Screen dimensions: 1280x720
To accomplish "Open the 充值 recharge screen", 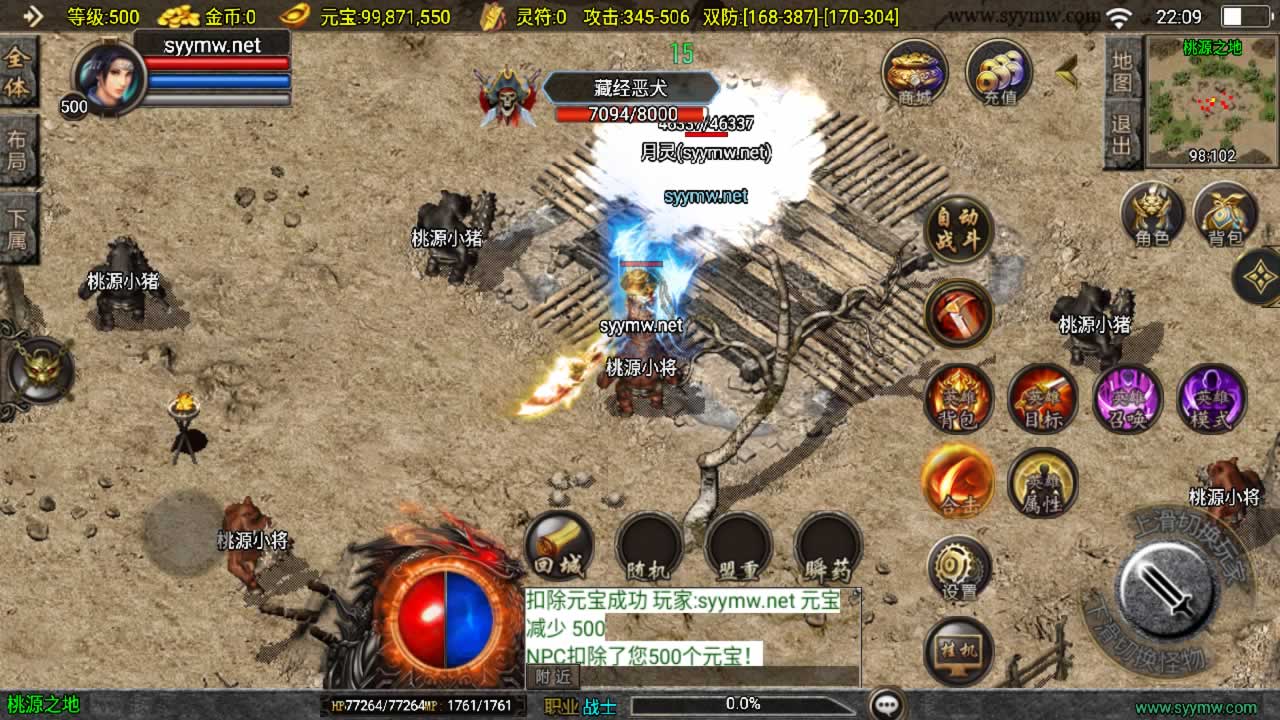I will pos(999,73).
